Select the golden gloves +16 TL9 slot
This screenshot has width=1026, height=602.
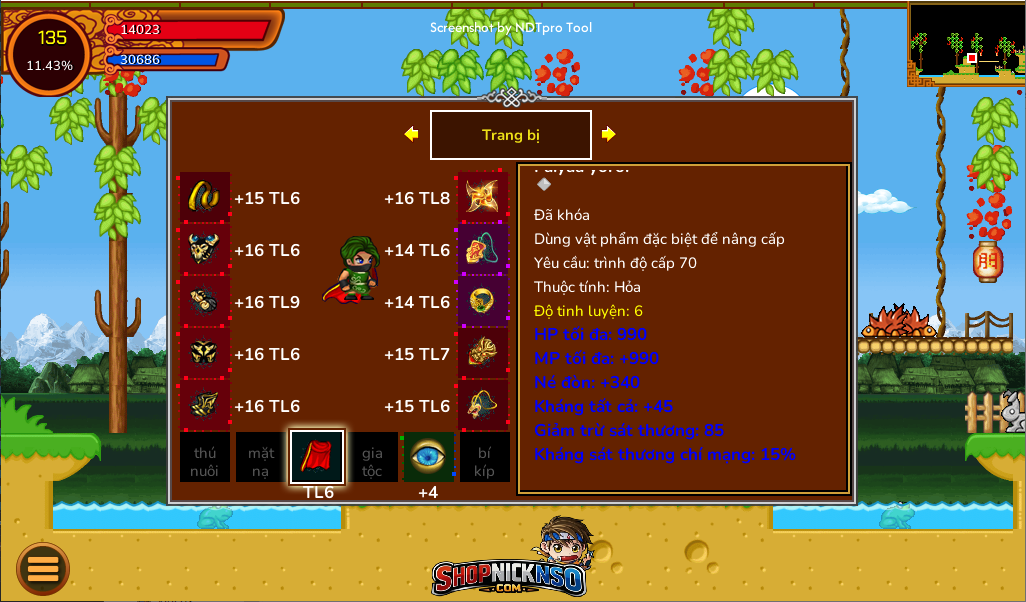(x=205, y=301)
